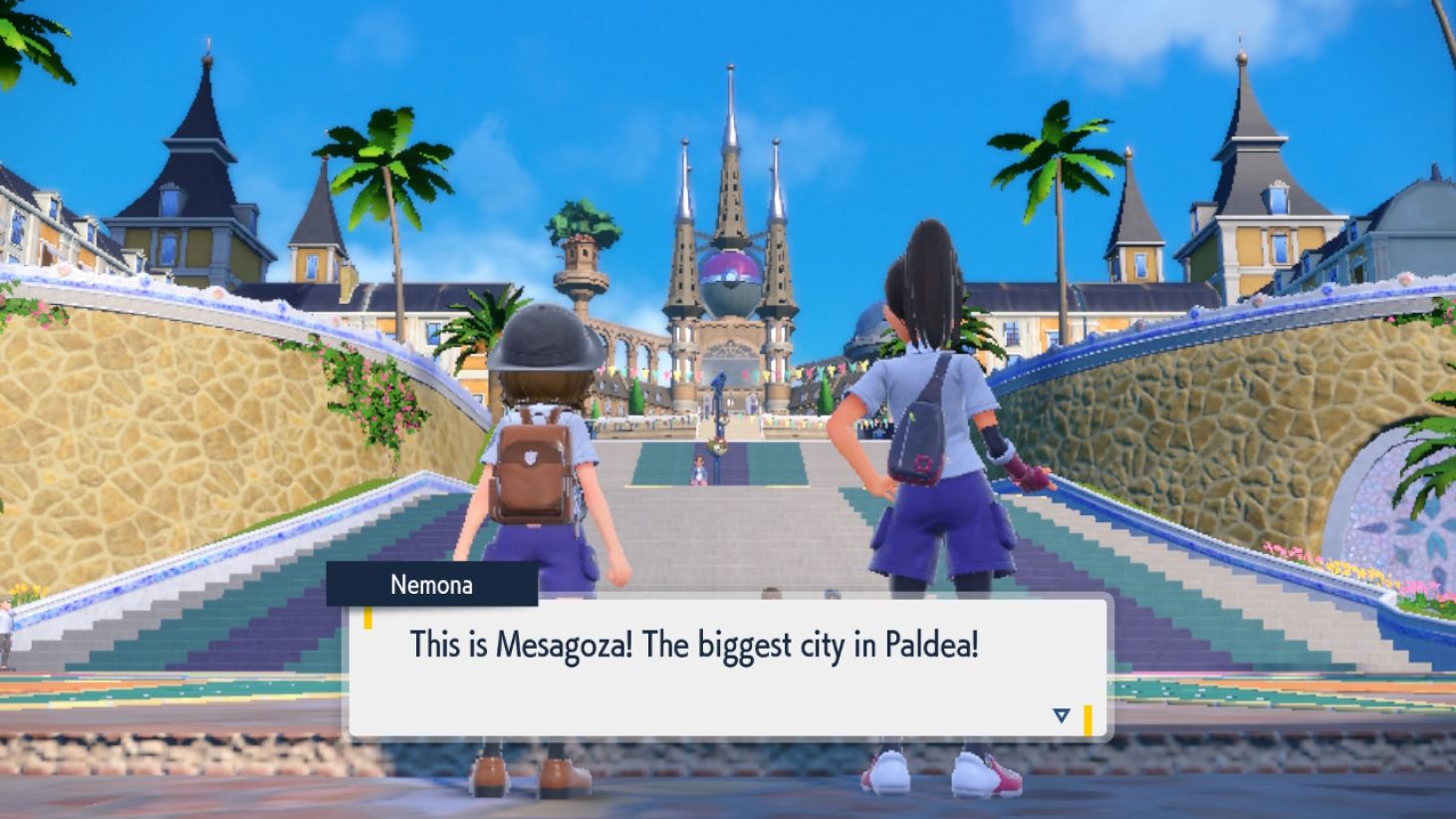
Task: Click the fountain statue left of the gate
Action: click(583, 269)
